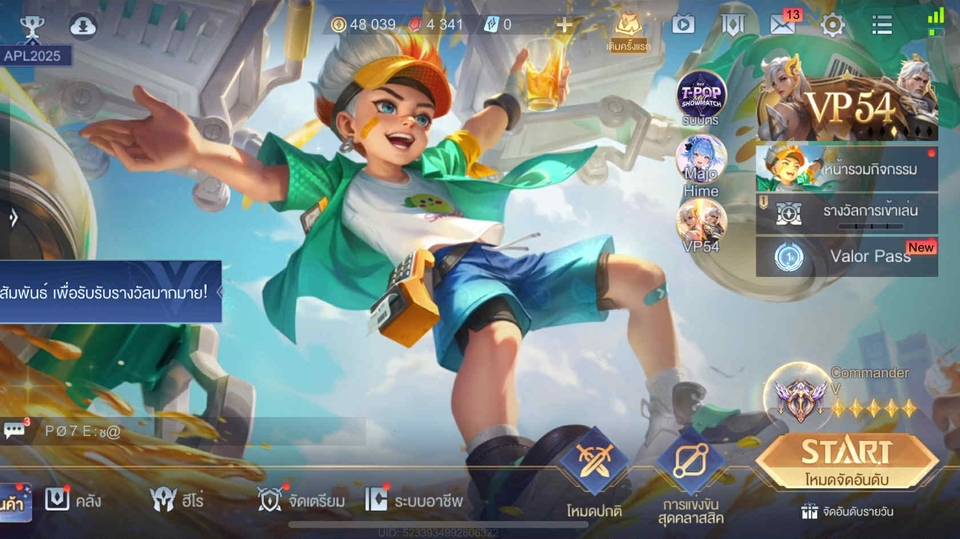The height and width of the screenshot is (539, 960).
Task: Open the preparation menu labeled จัดเตรียม
Action: [x=301, y=500]
